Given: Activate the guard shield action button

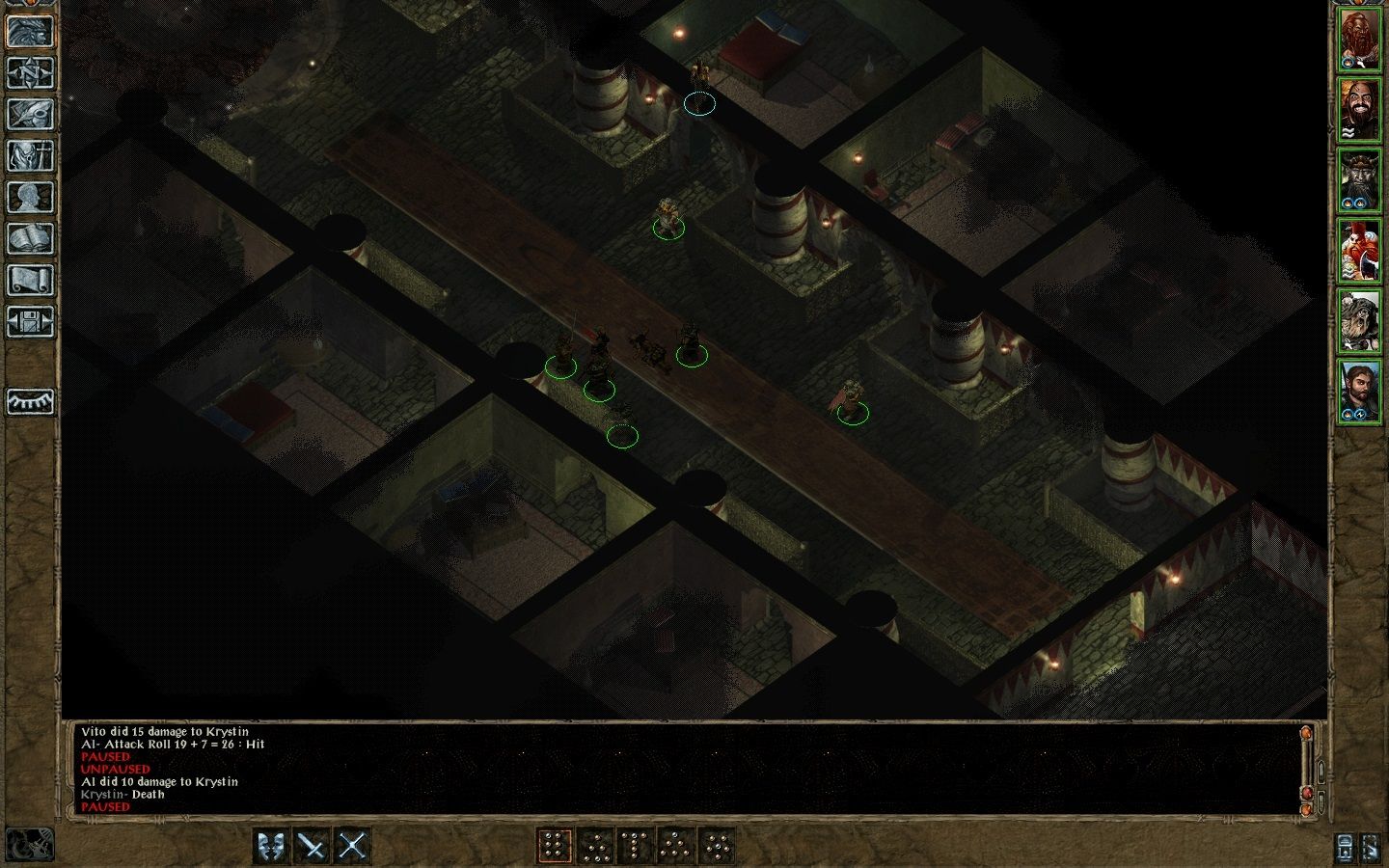Looking at the screenshot, I should pos(272,847).
